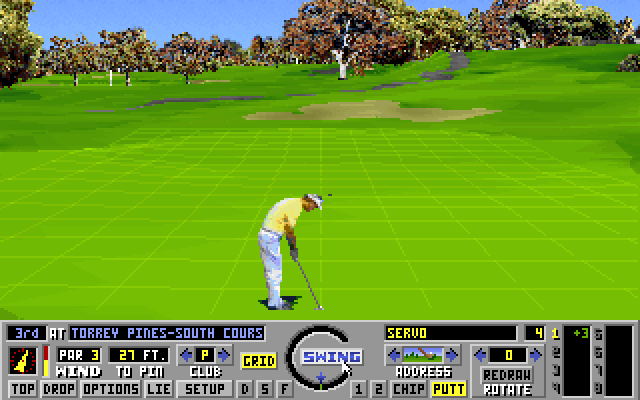Open the SETUP panel
Image resolution: width=640 pixels, height=400 pixels.
coord(206,389)
